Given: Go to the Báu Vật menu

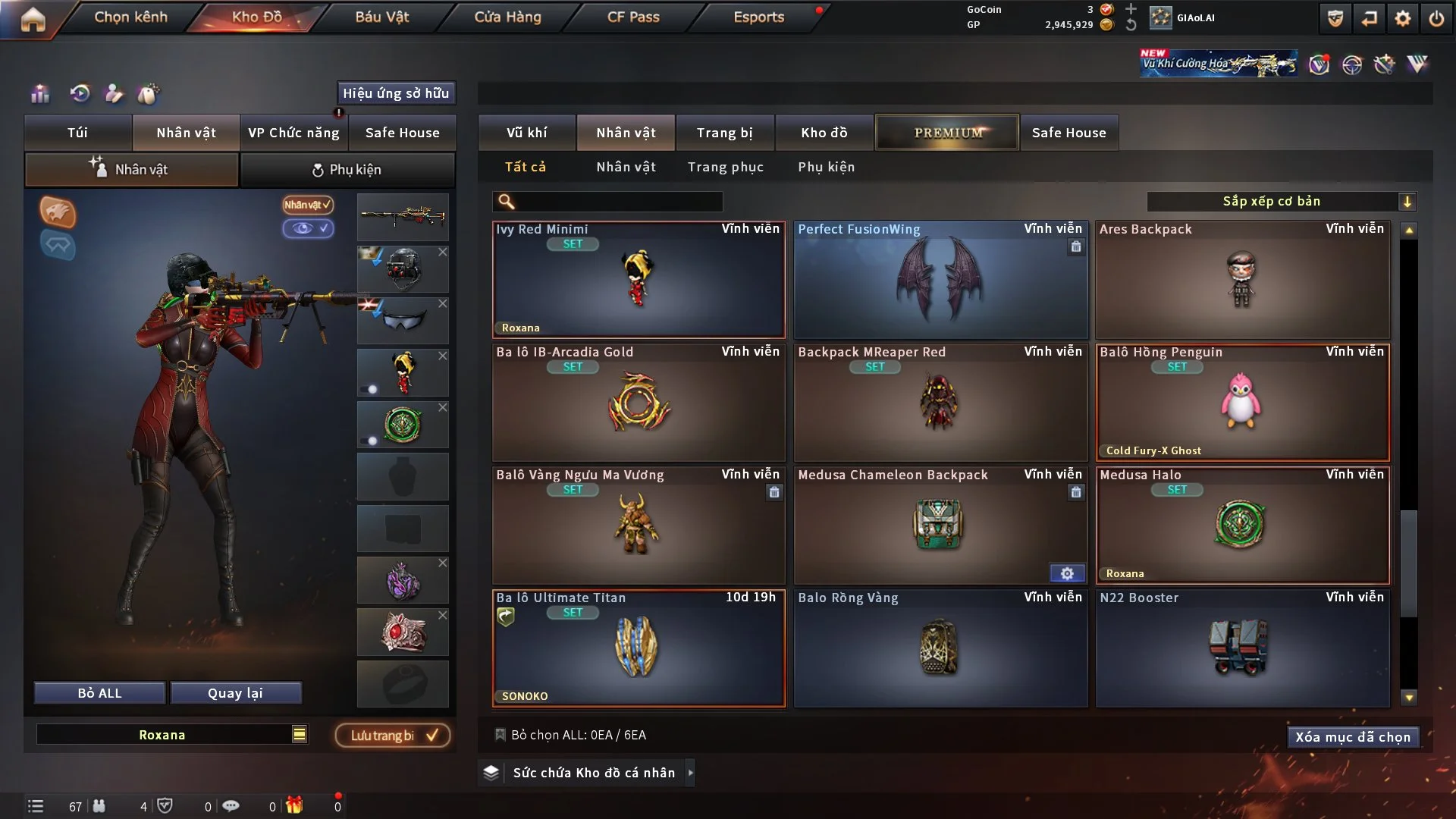Looking at the screenshot, I should click(x=381, y=17).
